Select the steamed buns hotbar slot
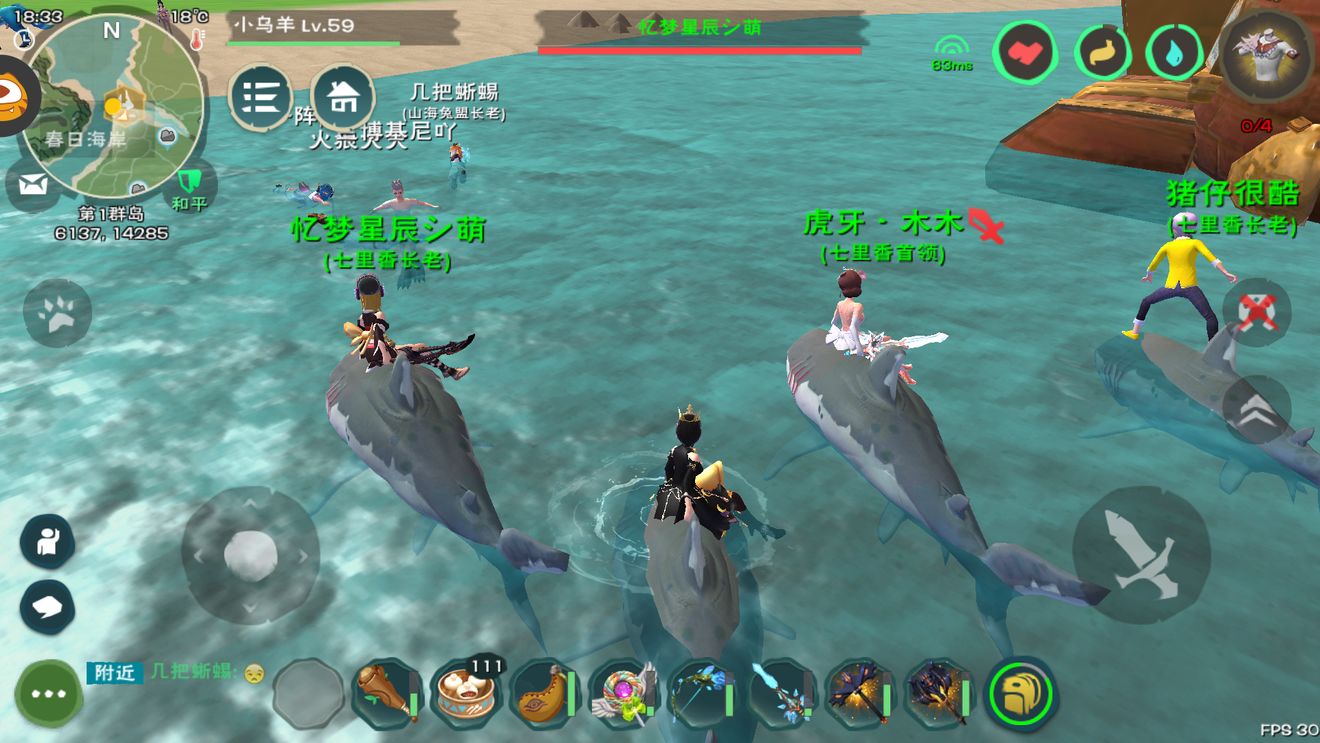The height and width of the screenshot is (743, 1320). coord(467,690)
